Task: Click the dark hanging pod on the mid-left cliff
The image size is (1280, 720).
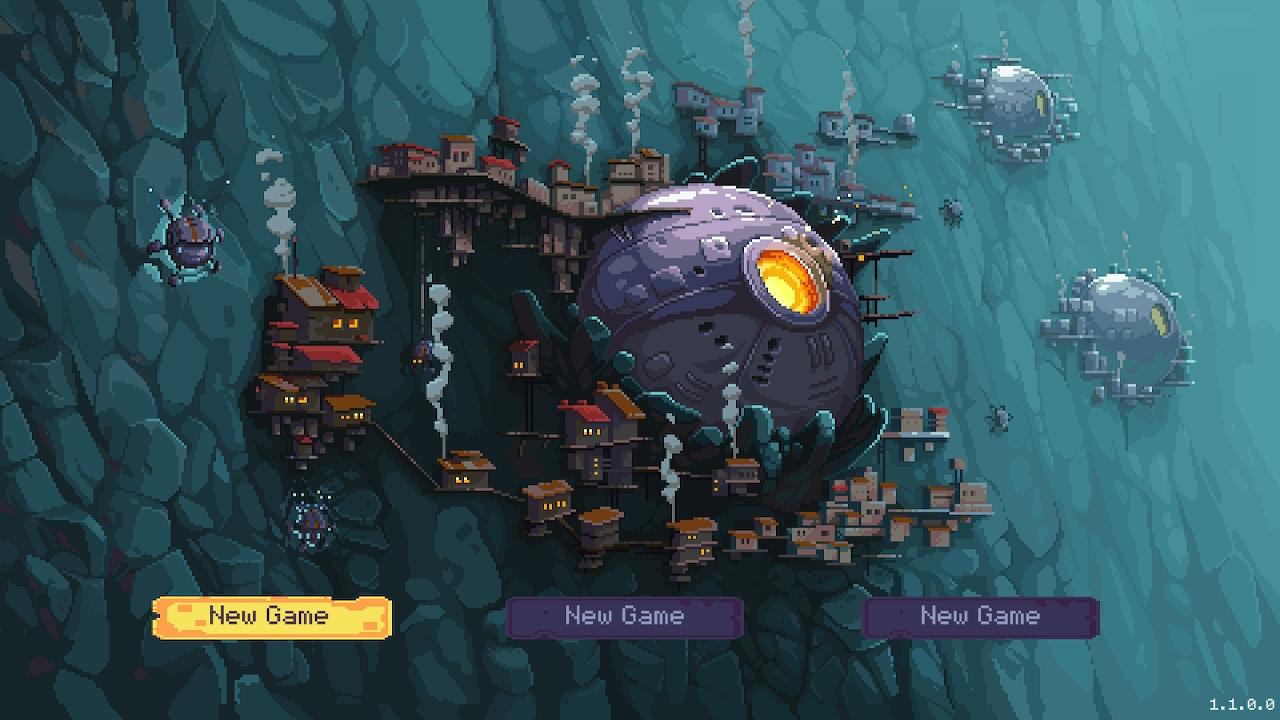Action: (420, 360)
